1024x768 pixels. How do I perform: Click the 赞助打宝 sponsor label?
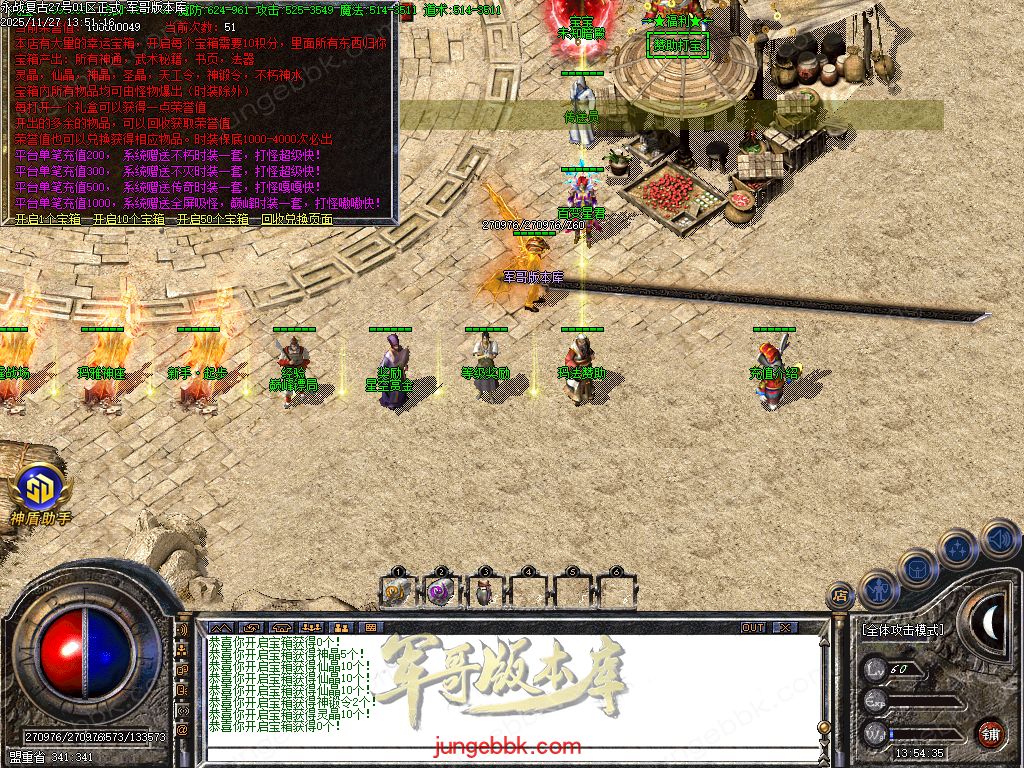tap(677, 45)
